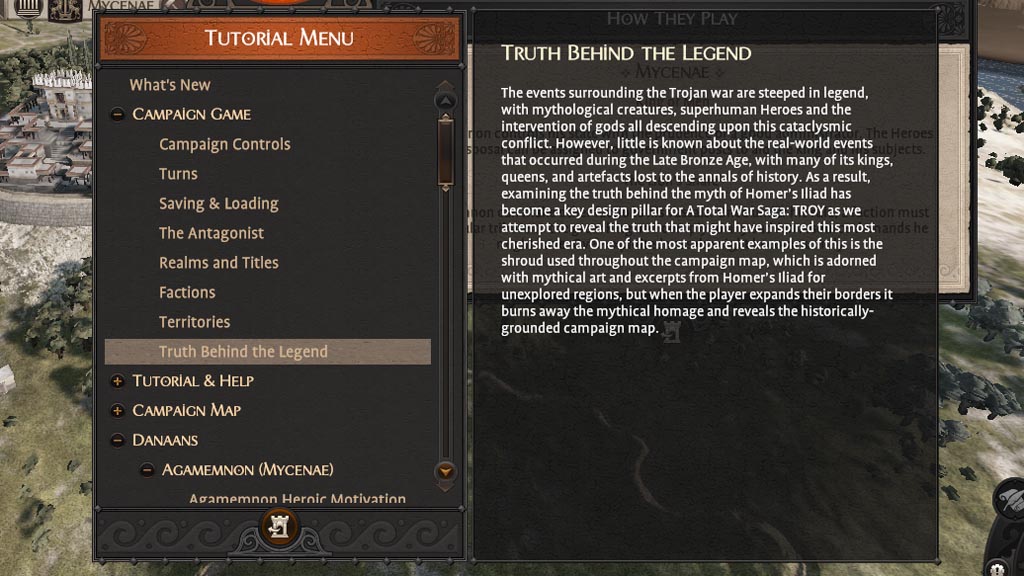Open the What's New entry

point(170,85)
